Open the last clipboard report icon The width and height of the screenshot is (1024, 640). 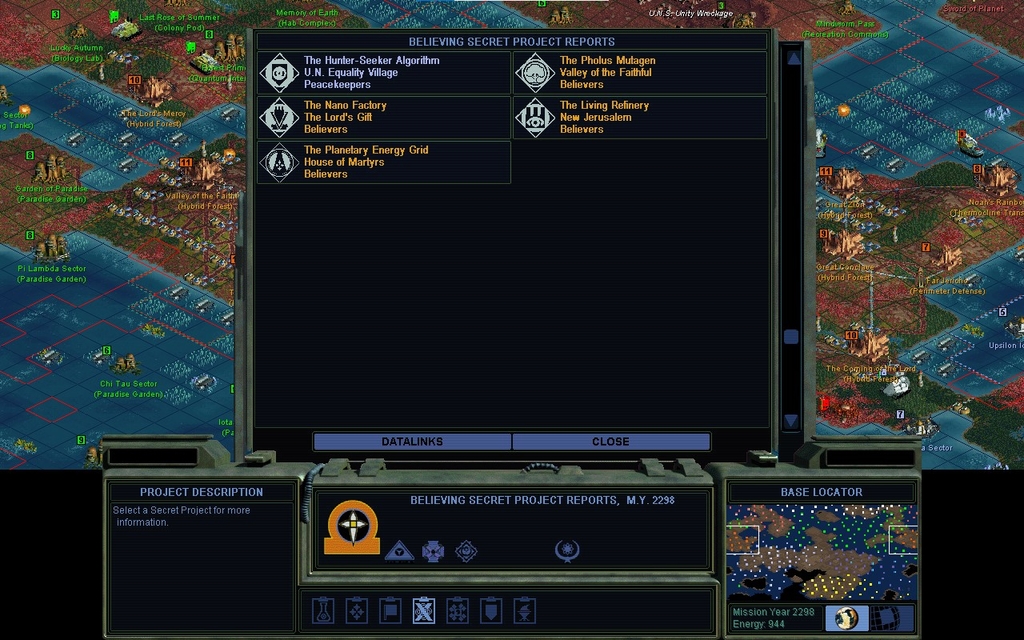click(525, 610)
